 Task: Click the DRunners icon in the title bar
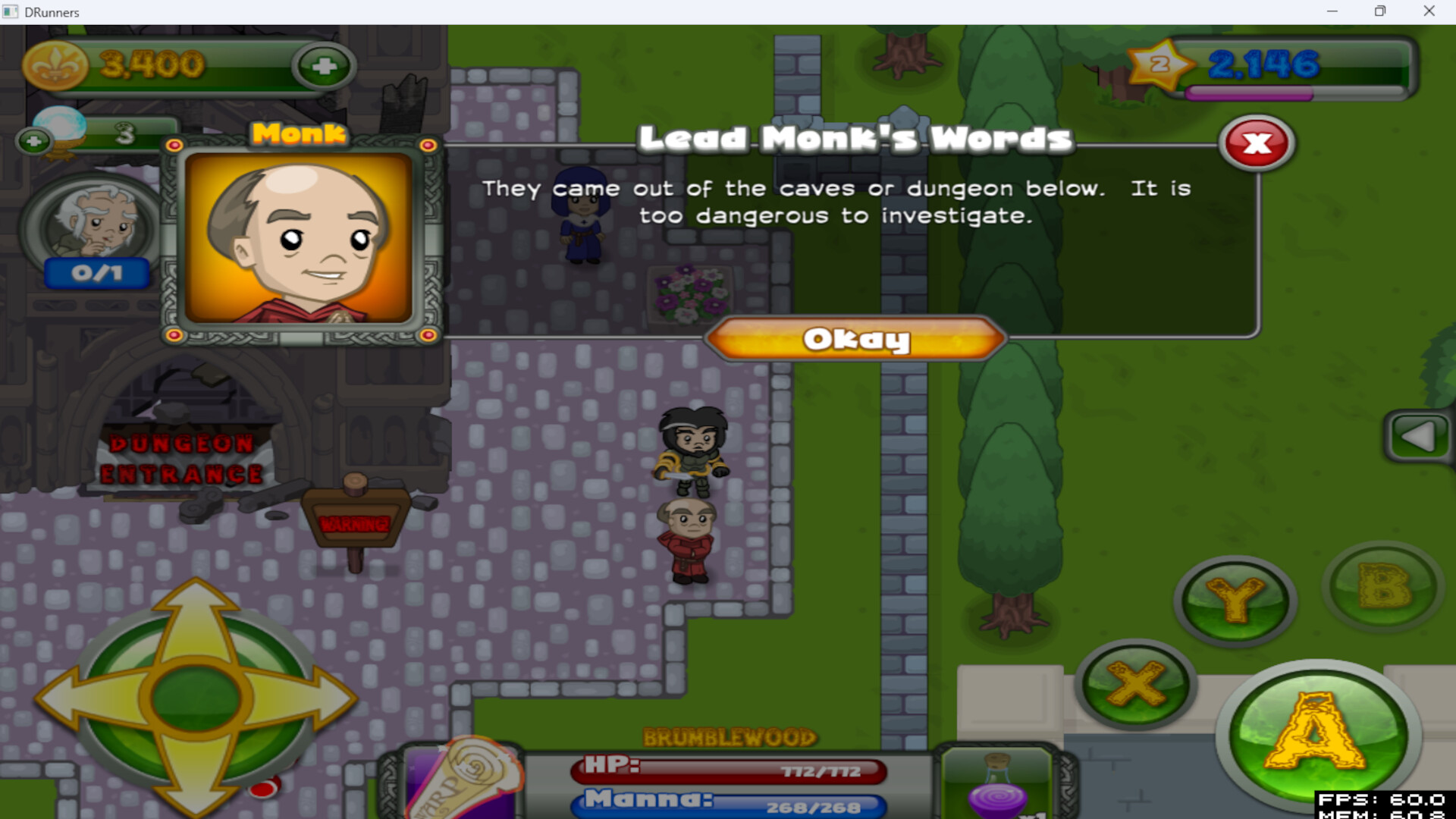11,11
